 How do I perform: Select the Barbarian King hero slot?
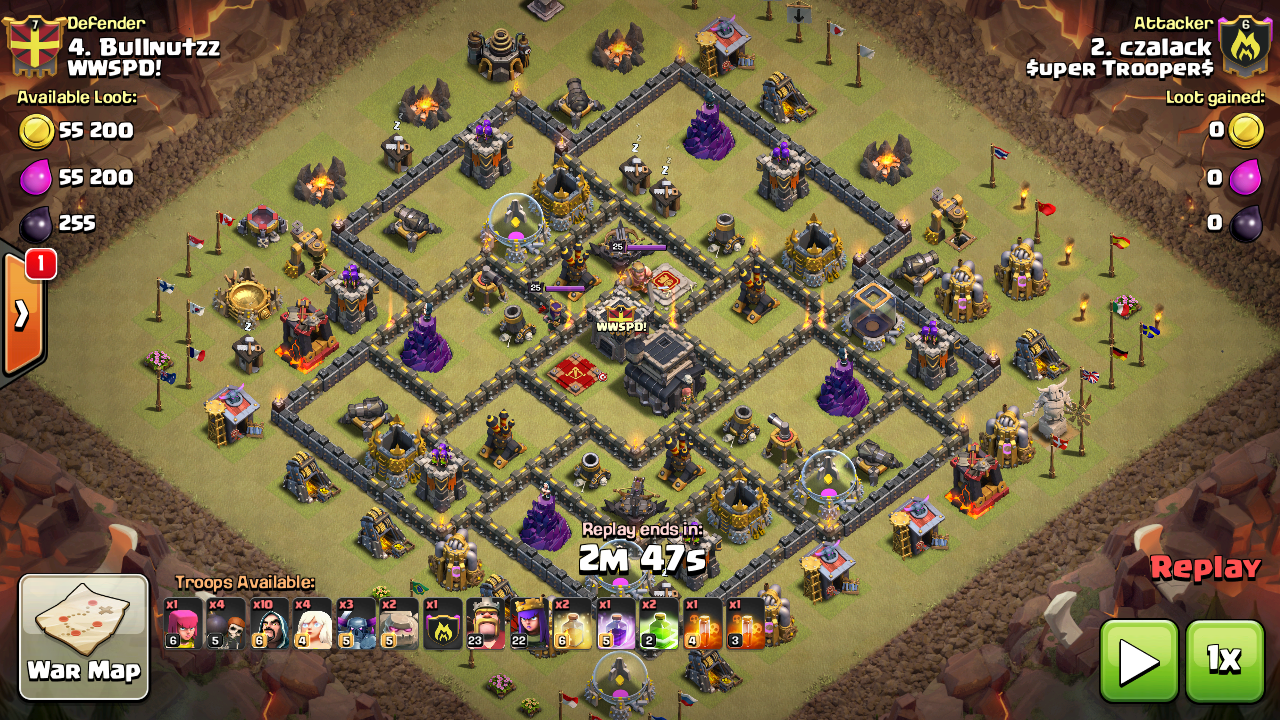[x=486, y=624]
